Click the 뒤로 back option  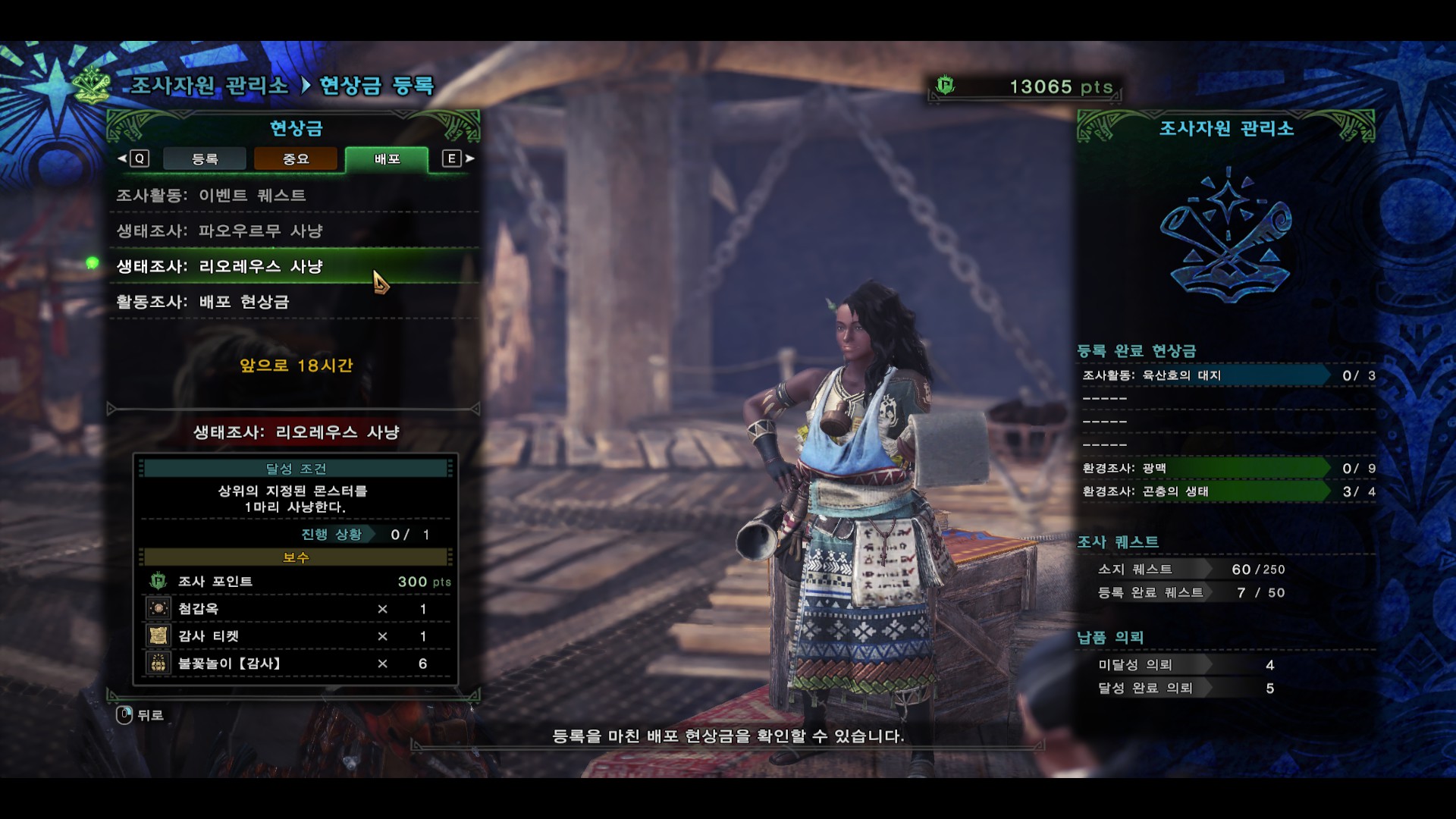141,715
